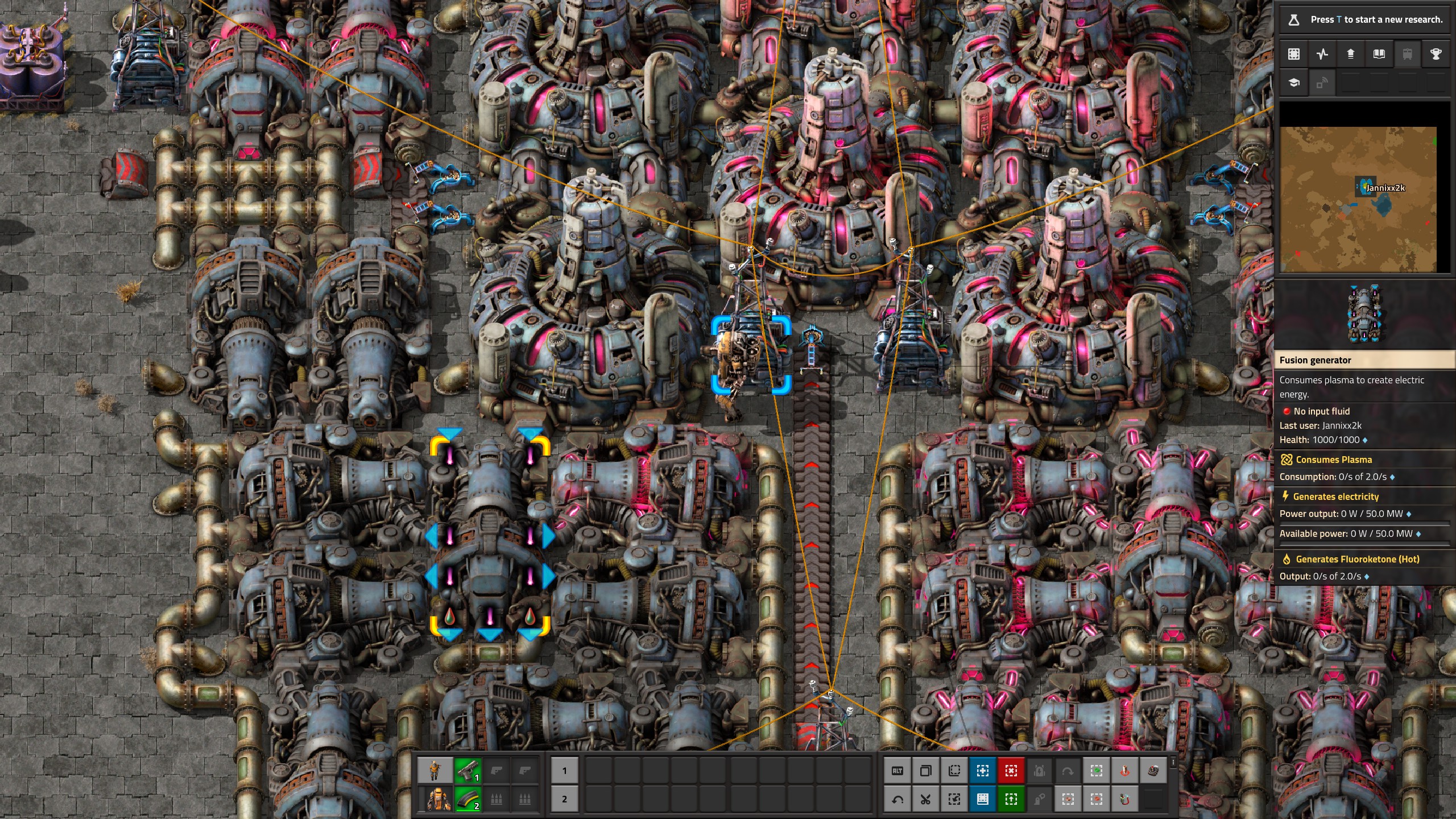
Task: Open Factoriopedia with the open book icon
Action: pos(1379,54)
